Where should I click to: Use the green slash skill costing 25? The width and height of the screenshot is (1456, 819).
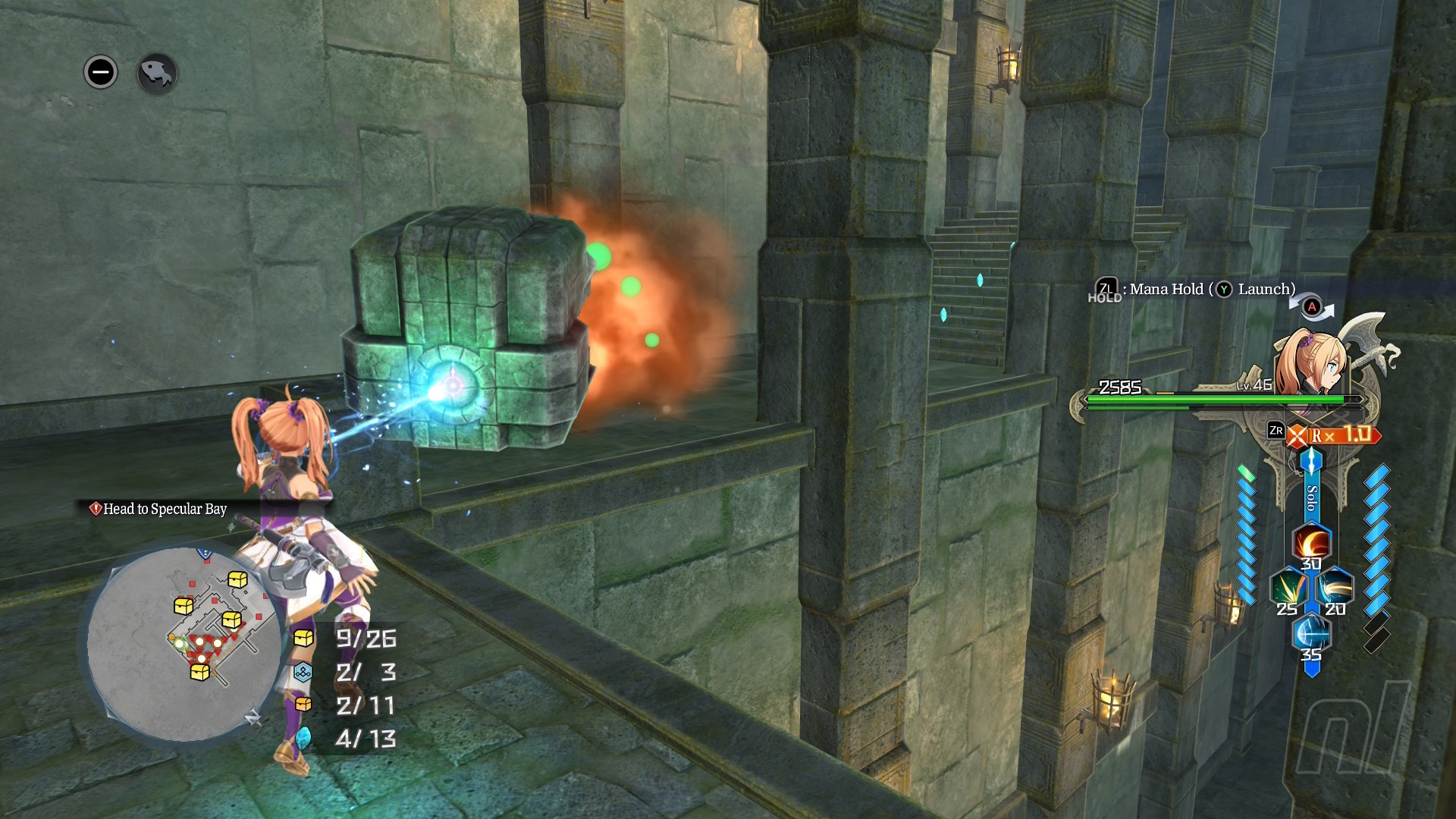(1288, 588)
